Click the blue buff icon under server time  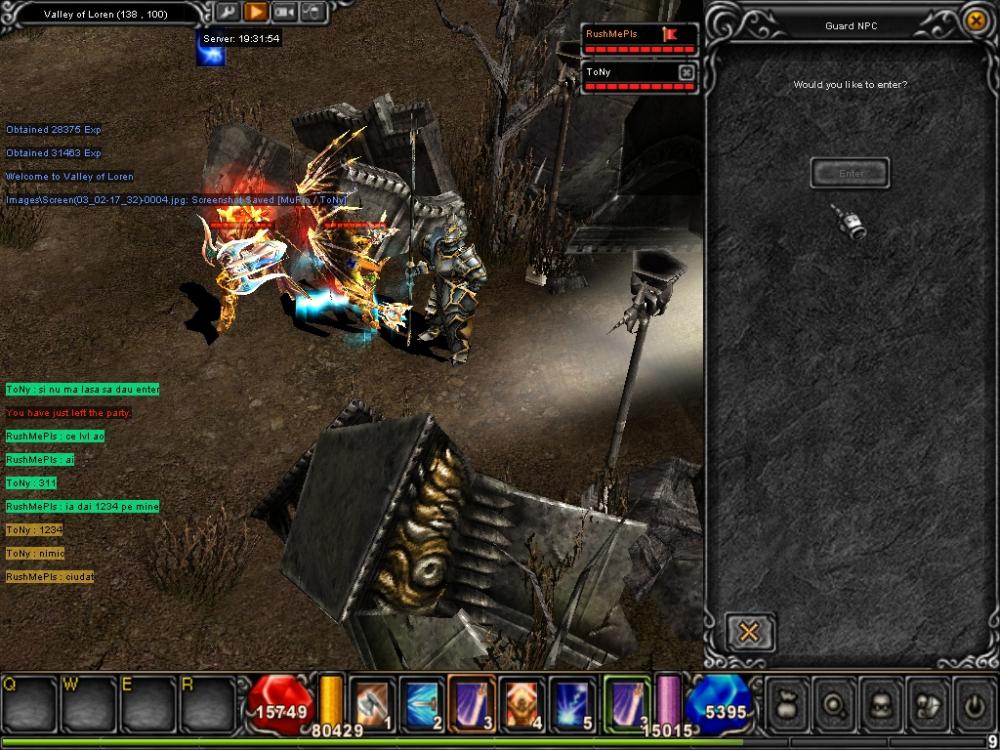click(211, 53)
